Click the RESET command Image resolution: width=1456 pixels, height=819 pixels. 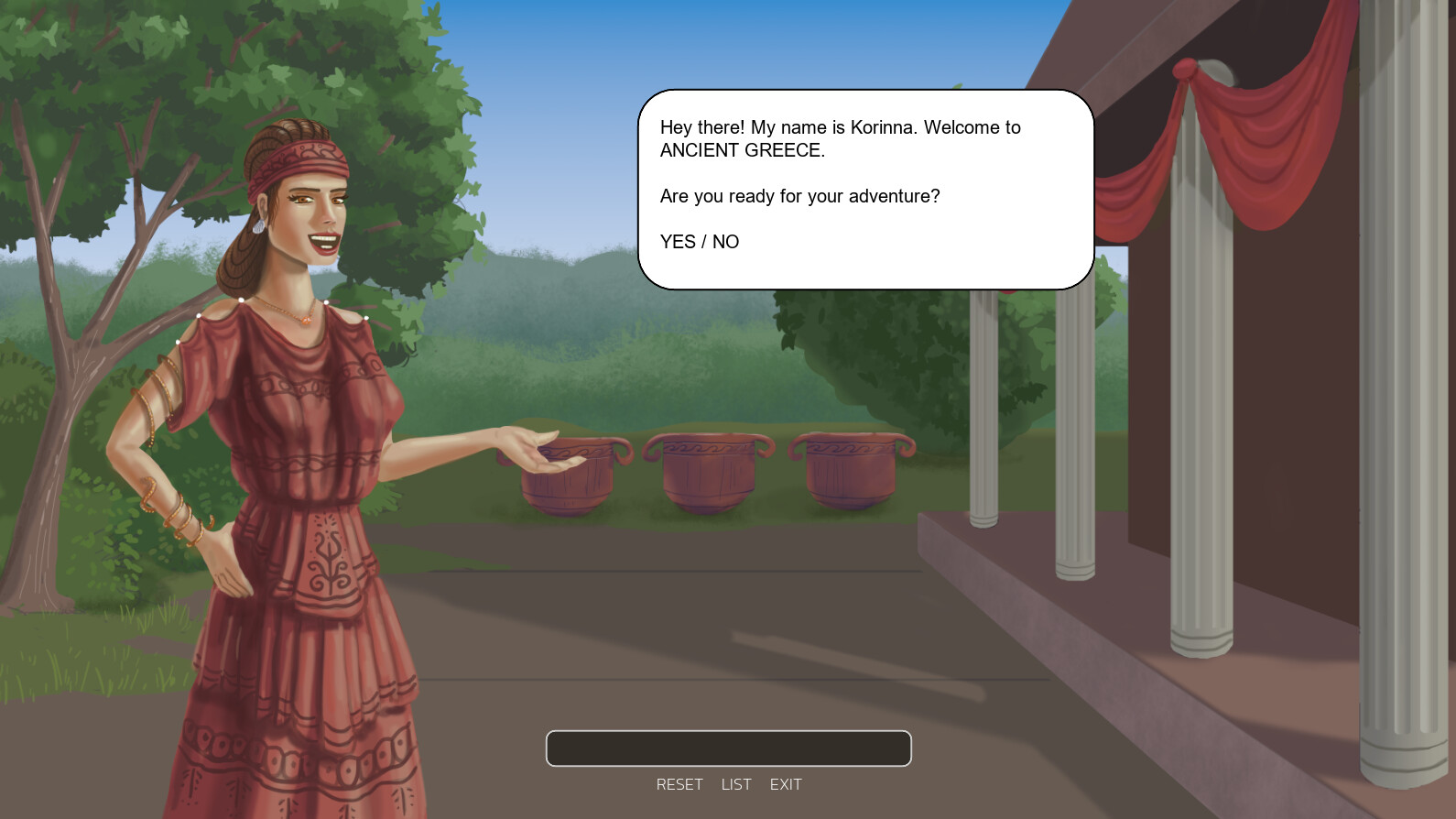(x=679, y=784)
